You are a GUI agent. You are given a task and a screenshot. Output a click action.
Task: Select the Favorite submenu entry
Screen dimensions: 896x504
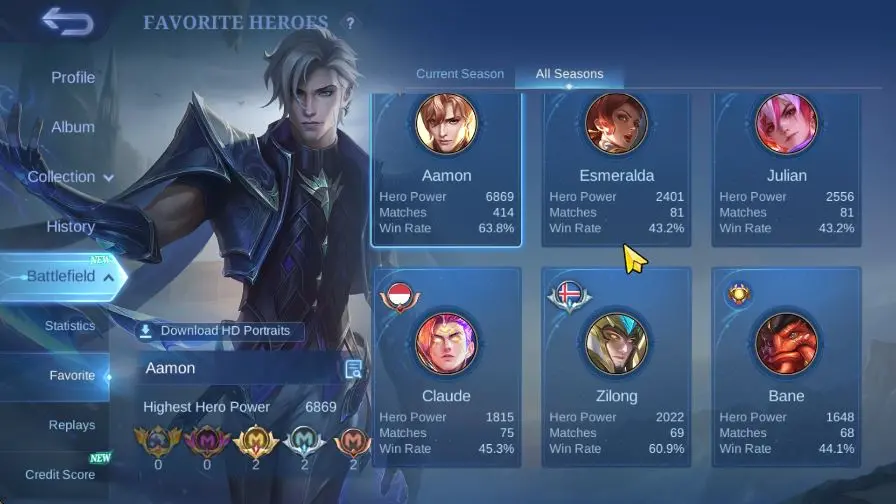pyautogui.click(x=72, y=376)
